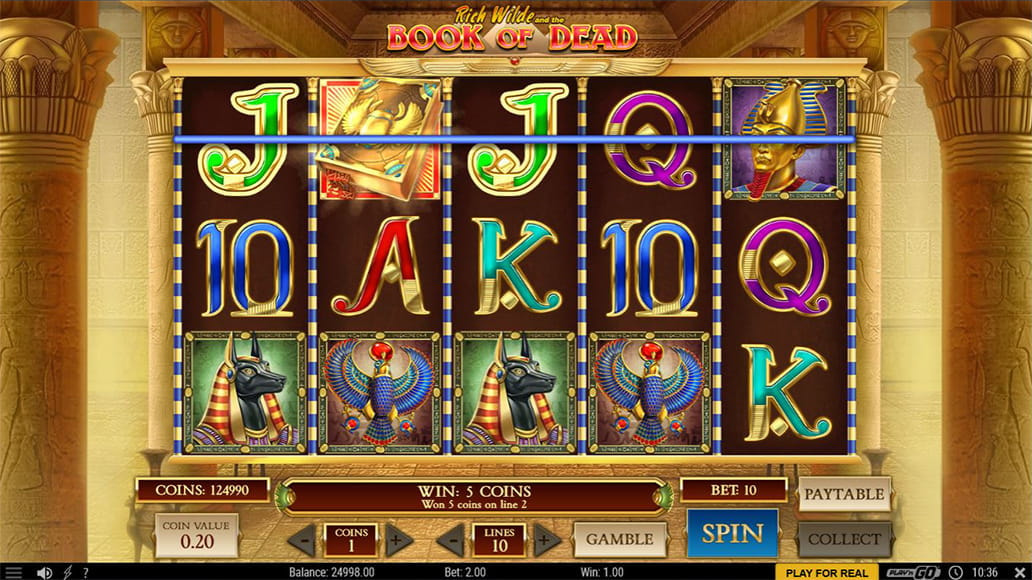Image resolution: width=1032 pixels, height=580 pixels.
Task: Open the question mark help
Action: pyautogui.click(x=85, y=573)
